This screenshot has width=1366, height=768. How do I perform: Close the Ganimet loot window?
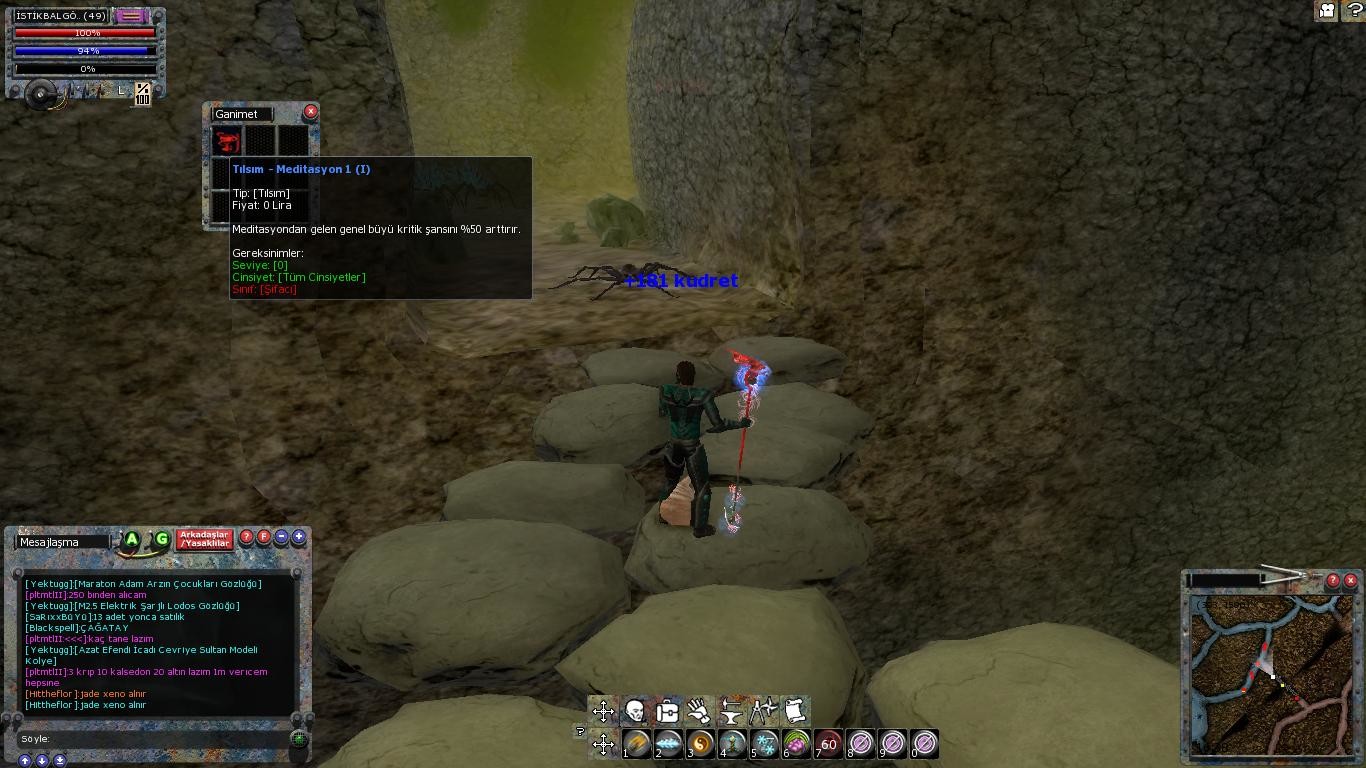click(311, 112)
